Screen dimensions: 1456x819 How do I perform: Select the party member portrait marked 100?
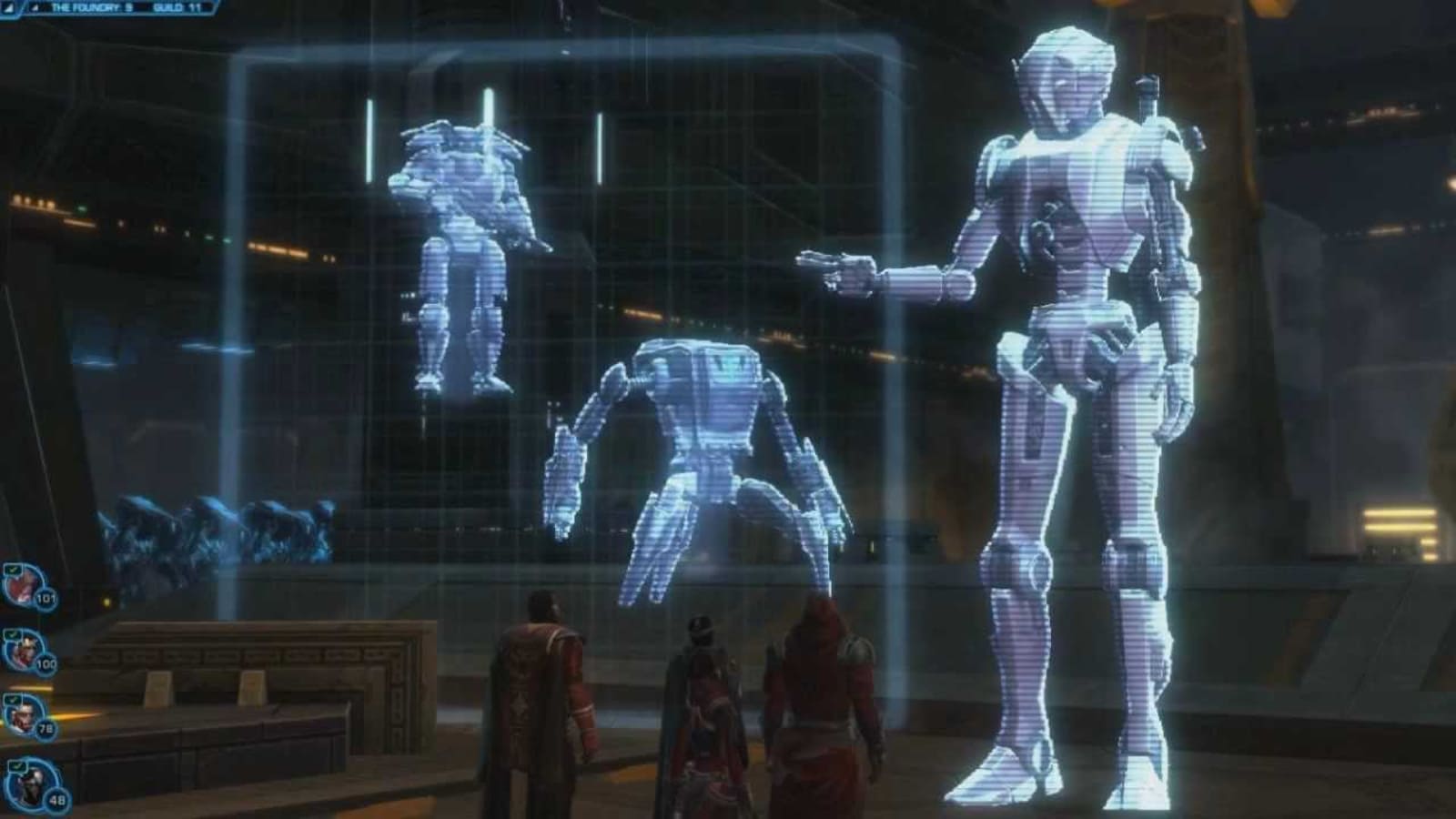click(x=22, y=650)
